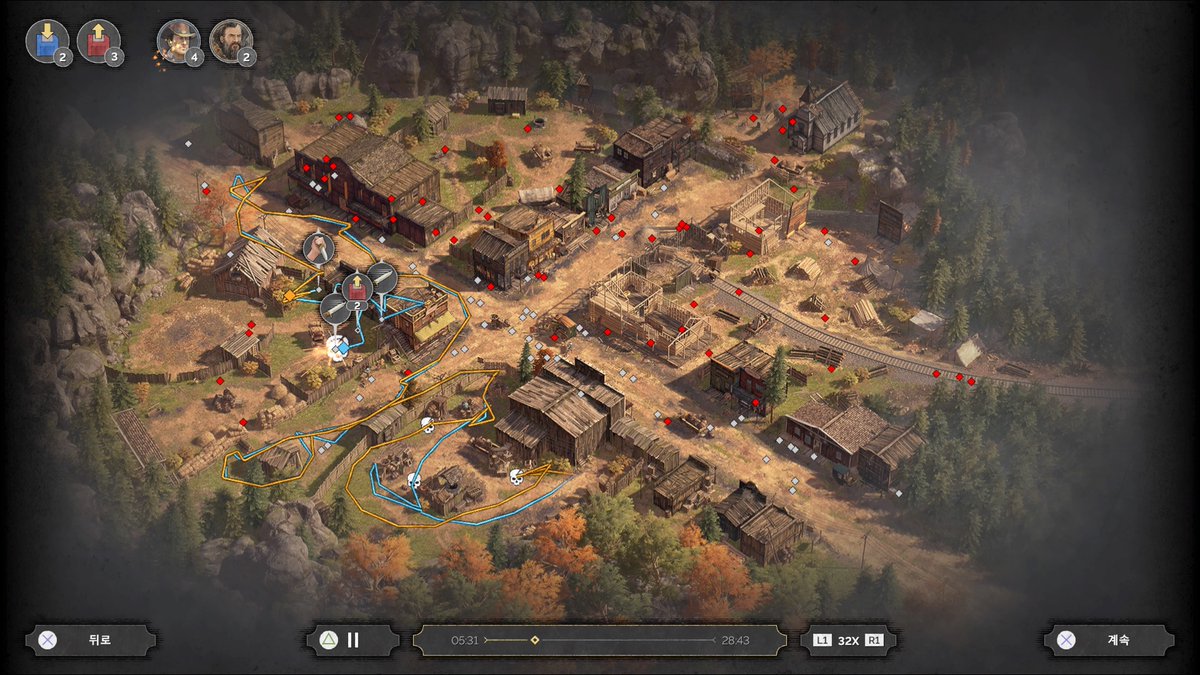The height and width of the screenshot is (675, 1200).
Task: Choose the cowboy hat character portrait
Action: pyautogui.click(x=178, y=41)
